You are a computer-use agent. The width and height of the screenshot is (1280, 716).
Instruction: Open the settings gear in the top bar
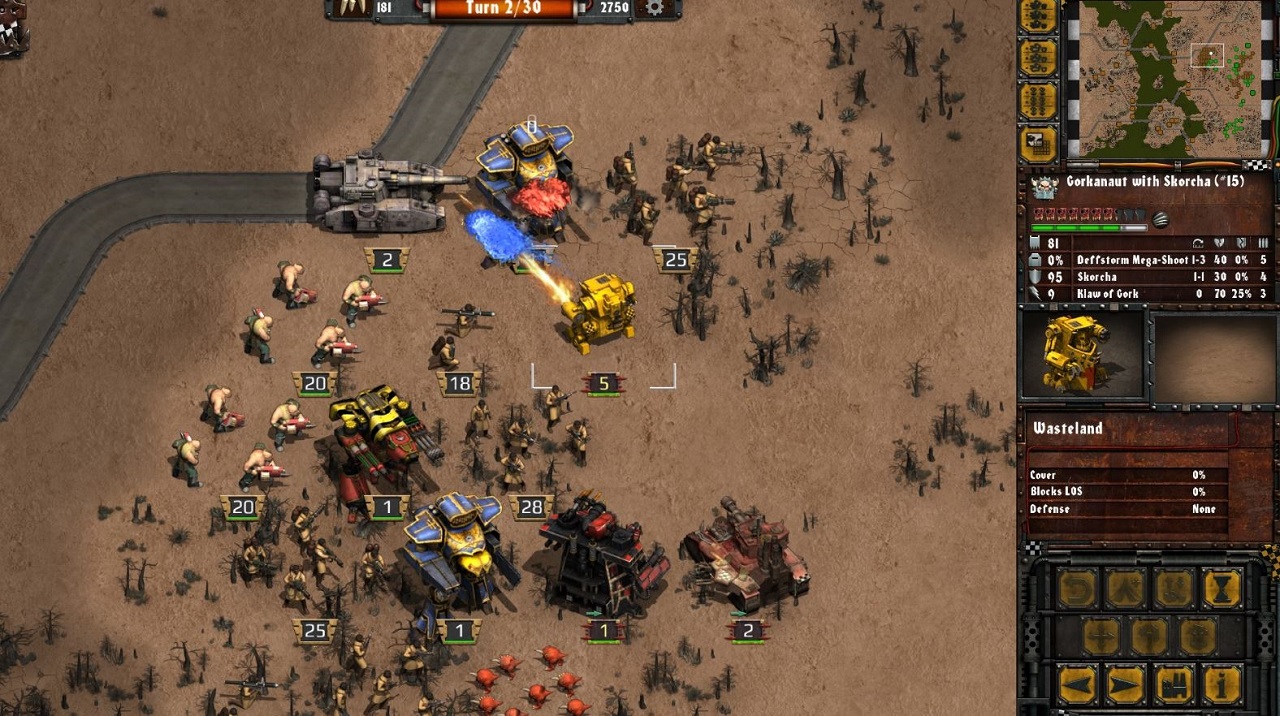click(x=655, y=8)
